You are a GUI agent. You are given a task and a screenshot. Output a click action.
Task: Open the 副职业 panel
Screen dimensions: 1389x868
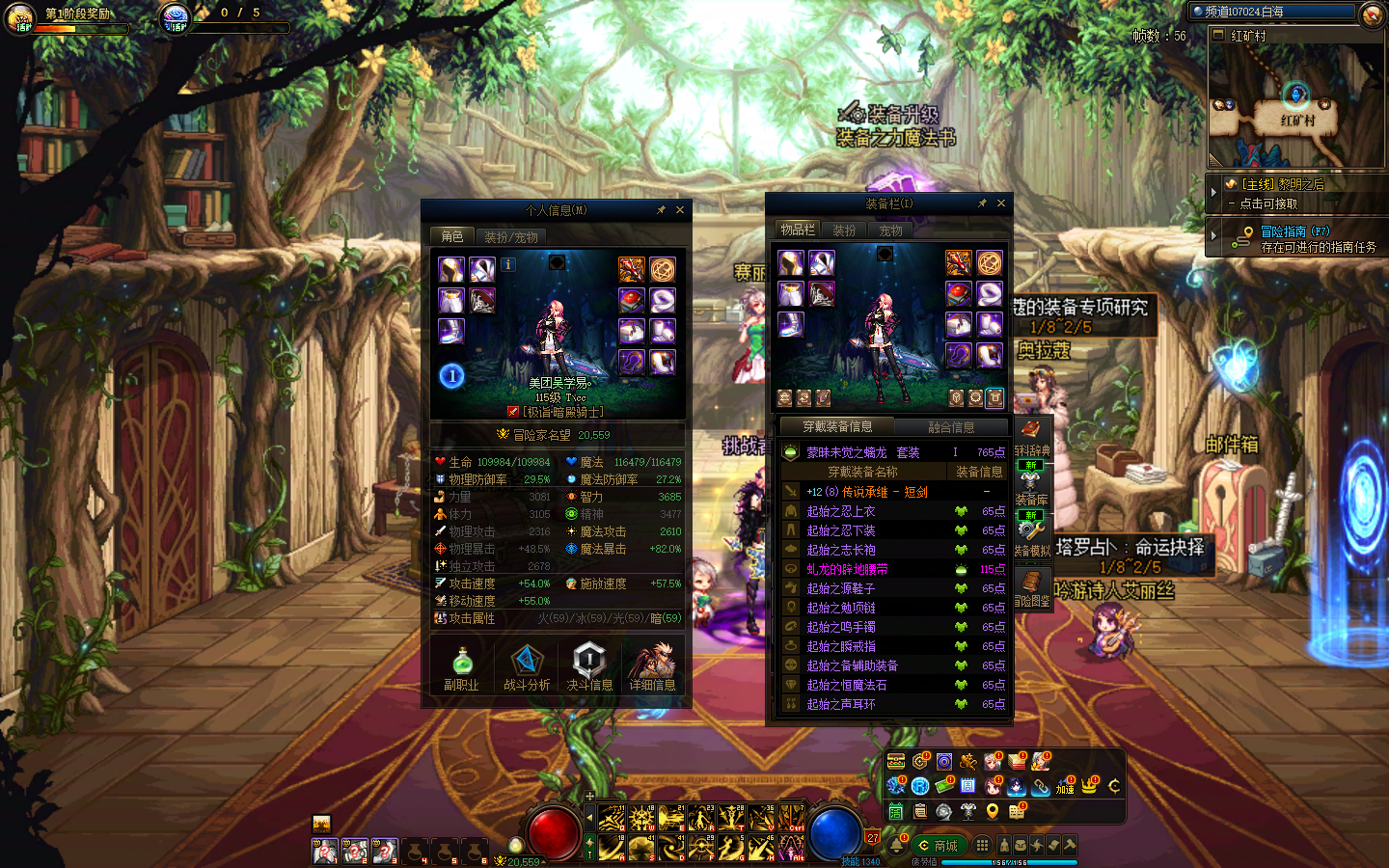461,668
